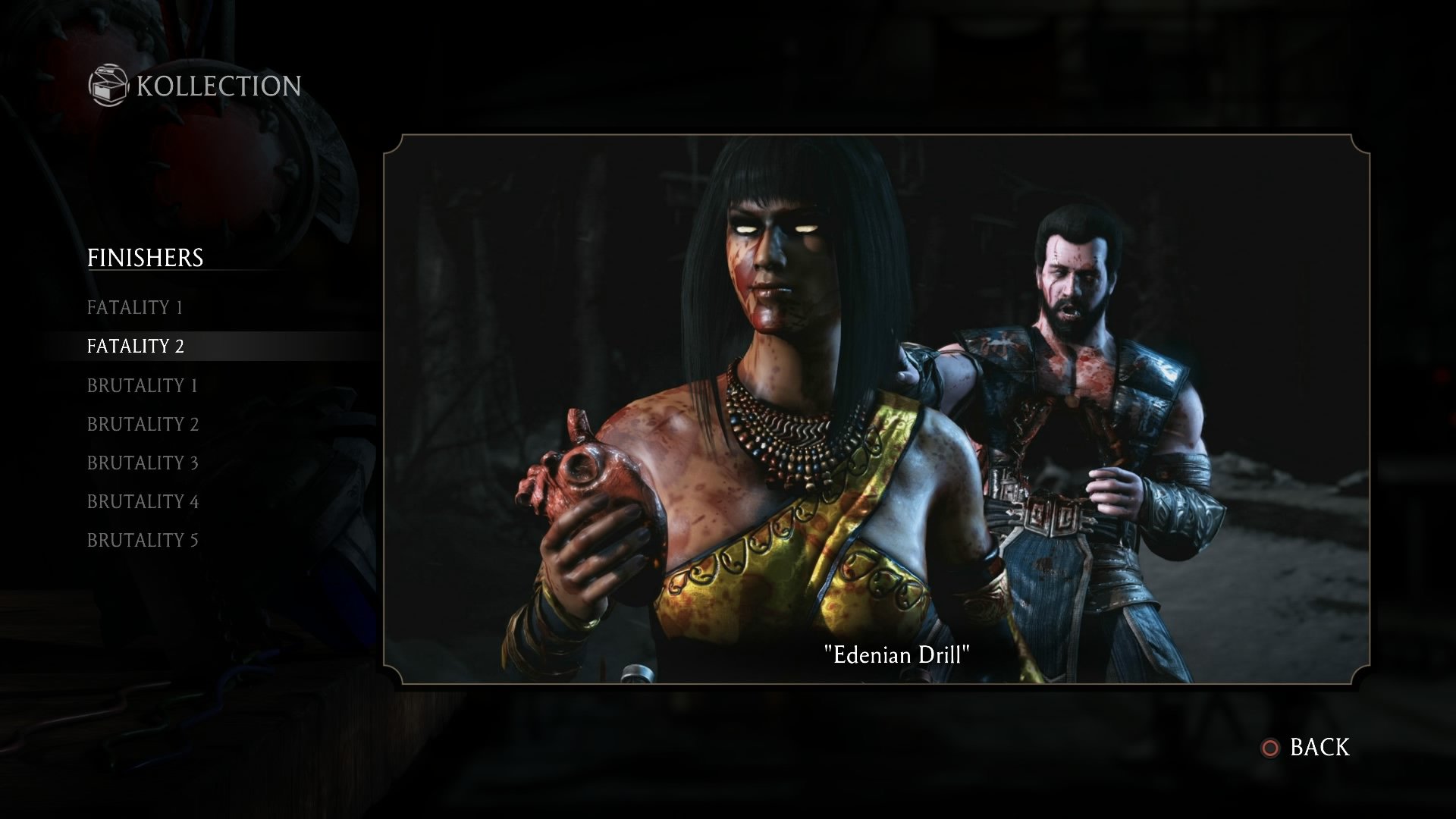1456x819 pixels.
Task: Select the highlighted FATALITY 2 entry
Action: pos(138,346)
